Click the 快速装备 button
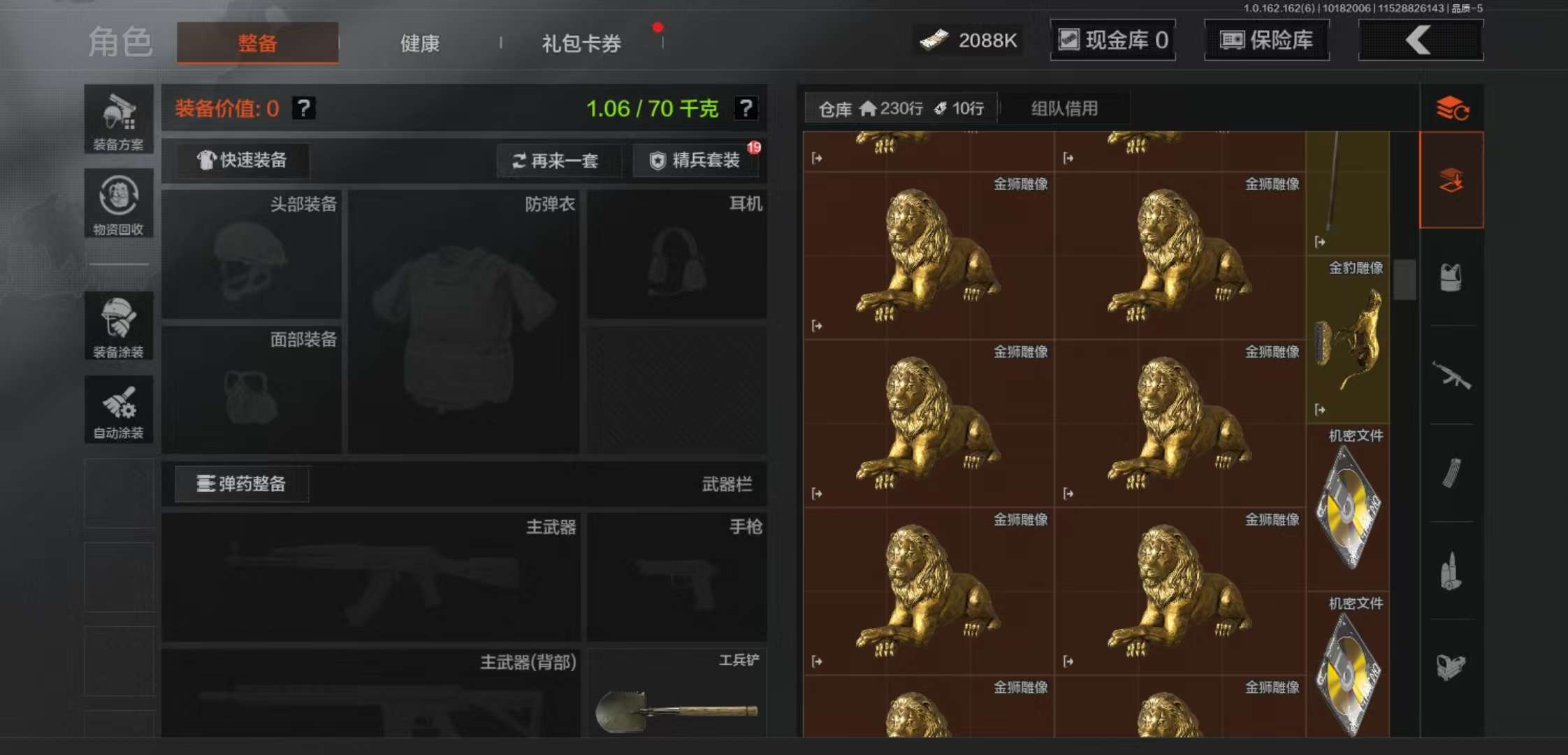Image resolution: width=1568 pixels, height=755 pixels. 241,160
